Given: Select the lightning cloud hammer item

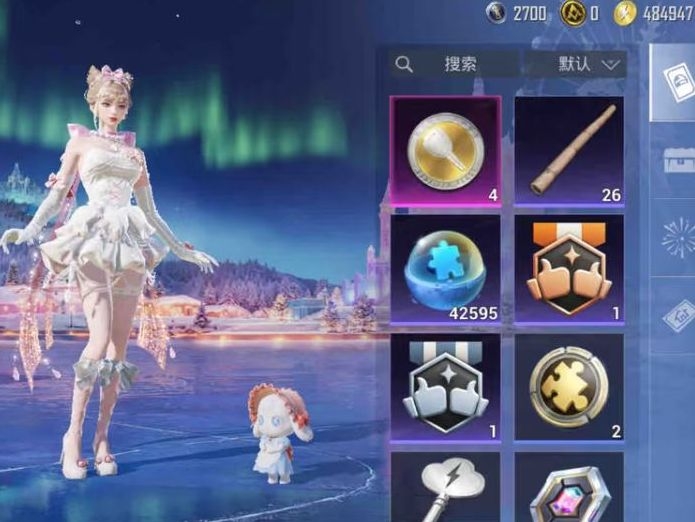Looking at the screenshot, I should click(445, 488).
